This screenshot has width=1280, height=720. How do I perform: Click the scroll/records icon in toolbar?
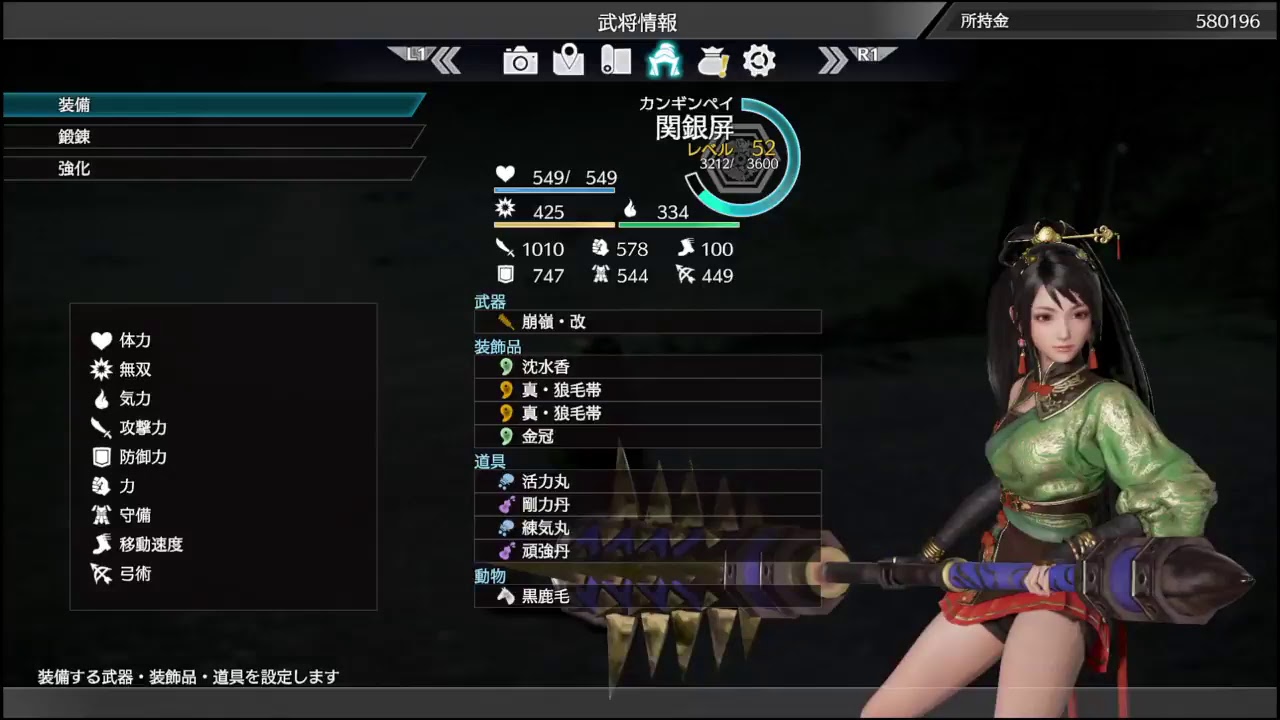[x=615, y=61]
